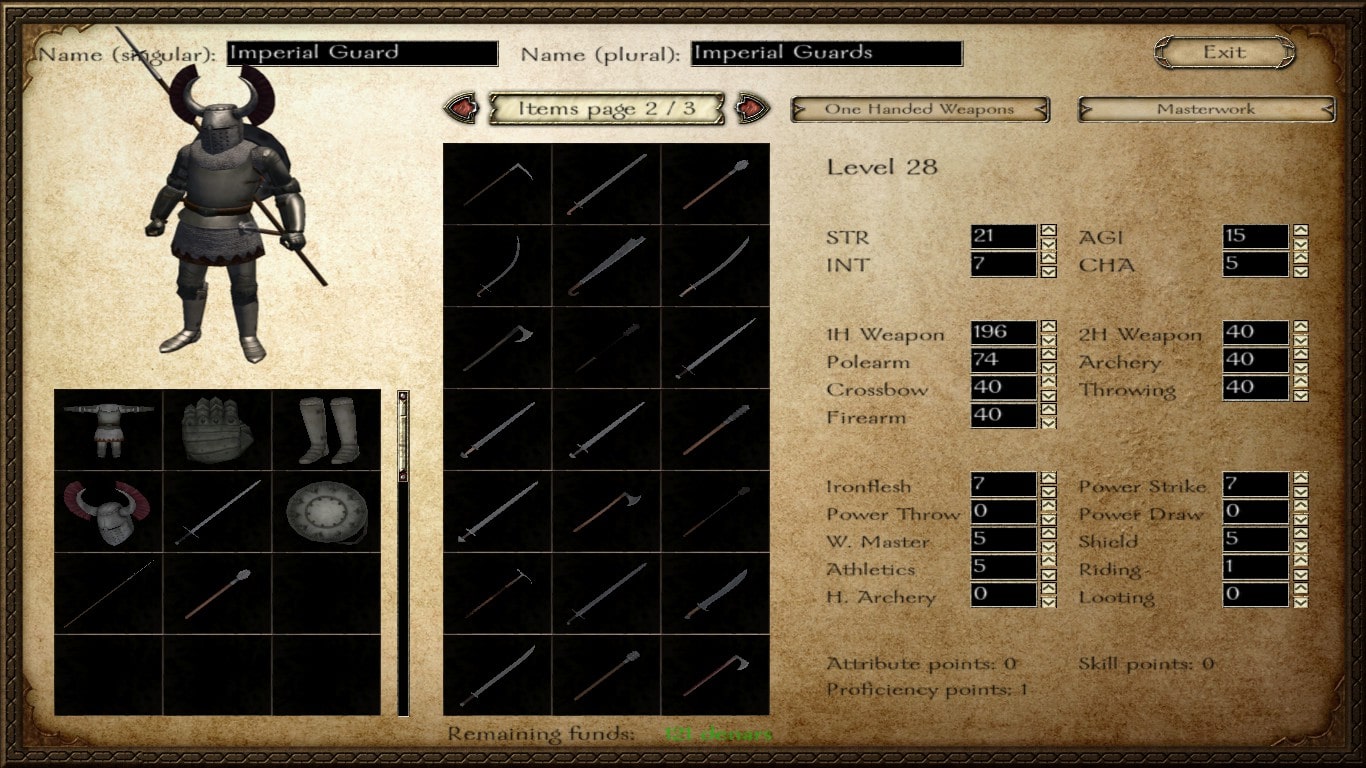Viewport: 1366px width, 768px height.
Task: Select the equipped round shield slot
Action: click(326, 511)
